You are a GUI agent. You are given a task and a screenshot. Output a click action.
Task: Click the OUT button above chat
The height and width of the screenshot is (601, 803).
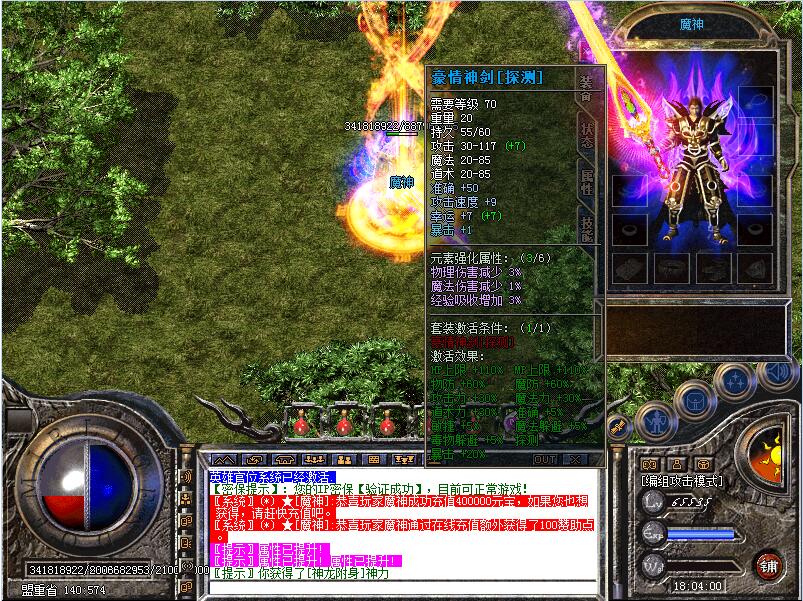(544, 459)
